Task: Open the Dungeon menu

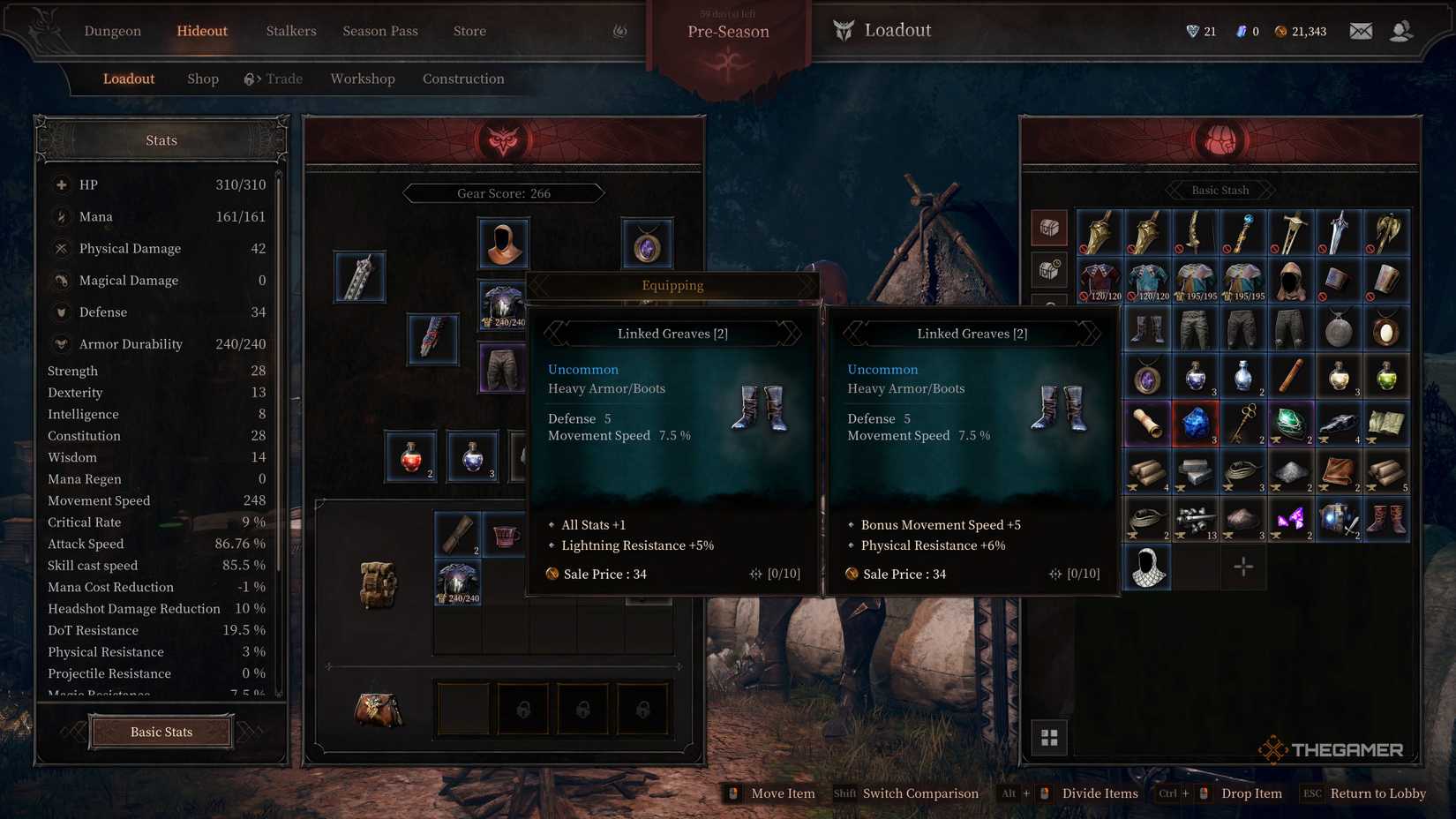Action: pos(112,31)
